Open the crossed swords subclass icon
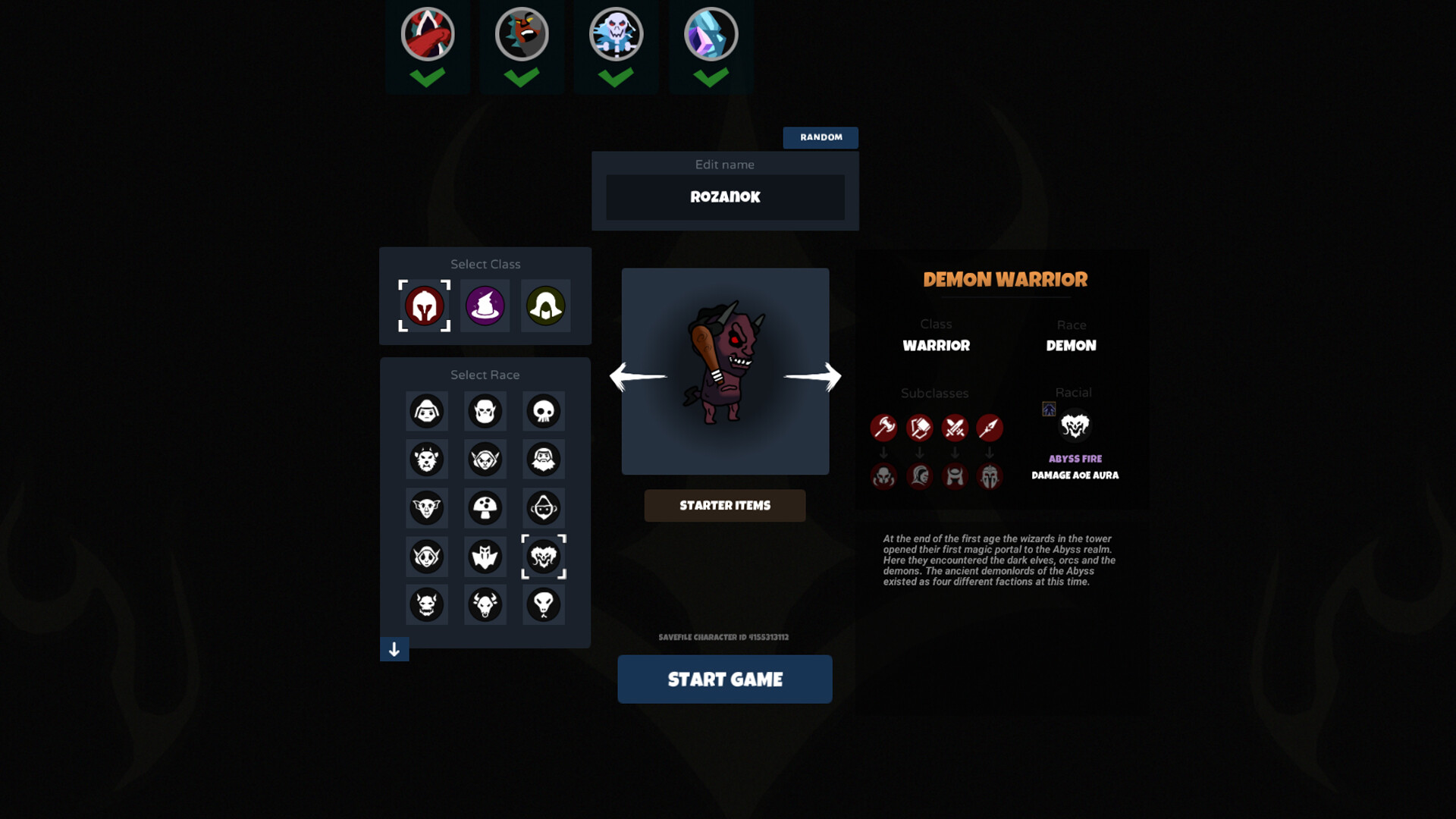 pos(955,428)
